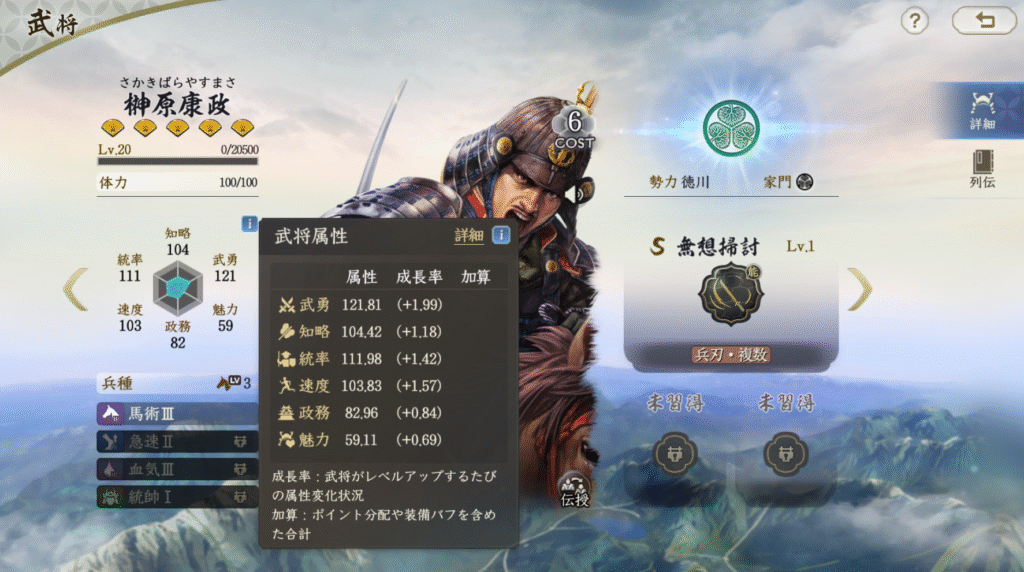Screen dimensions: 1024x572
Task: Open the 伝授 skill transfer button
Action: 574,489
